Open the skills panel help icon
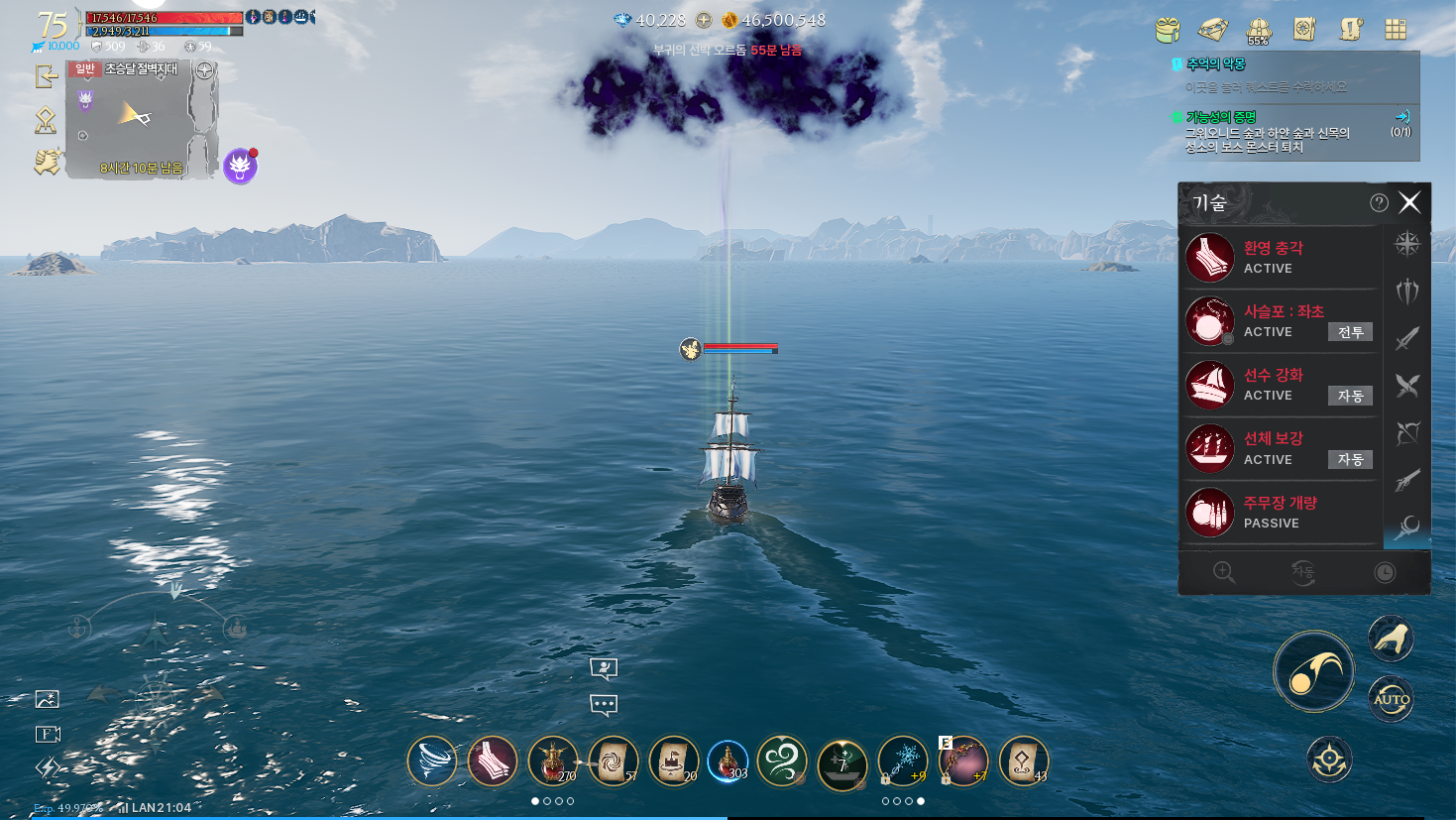 pos(1379,203)
